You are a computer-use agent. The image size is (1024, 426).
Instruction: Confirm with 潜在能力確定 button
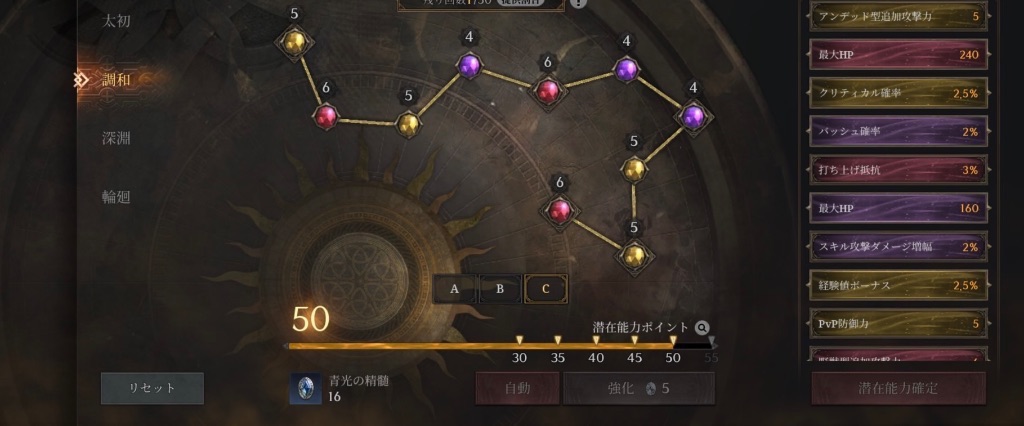pyautogui.click(x=898, y=388)
